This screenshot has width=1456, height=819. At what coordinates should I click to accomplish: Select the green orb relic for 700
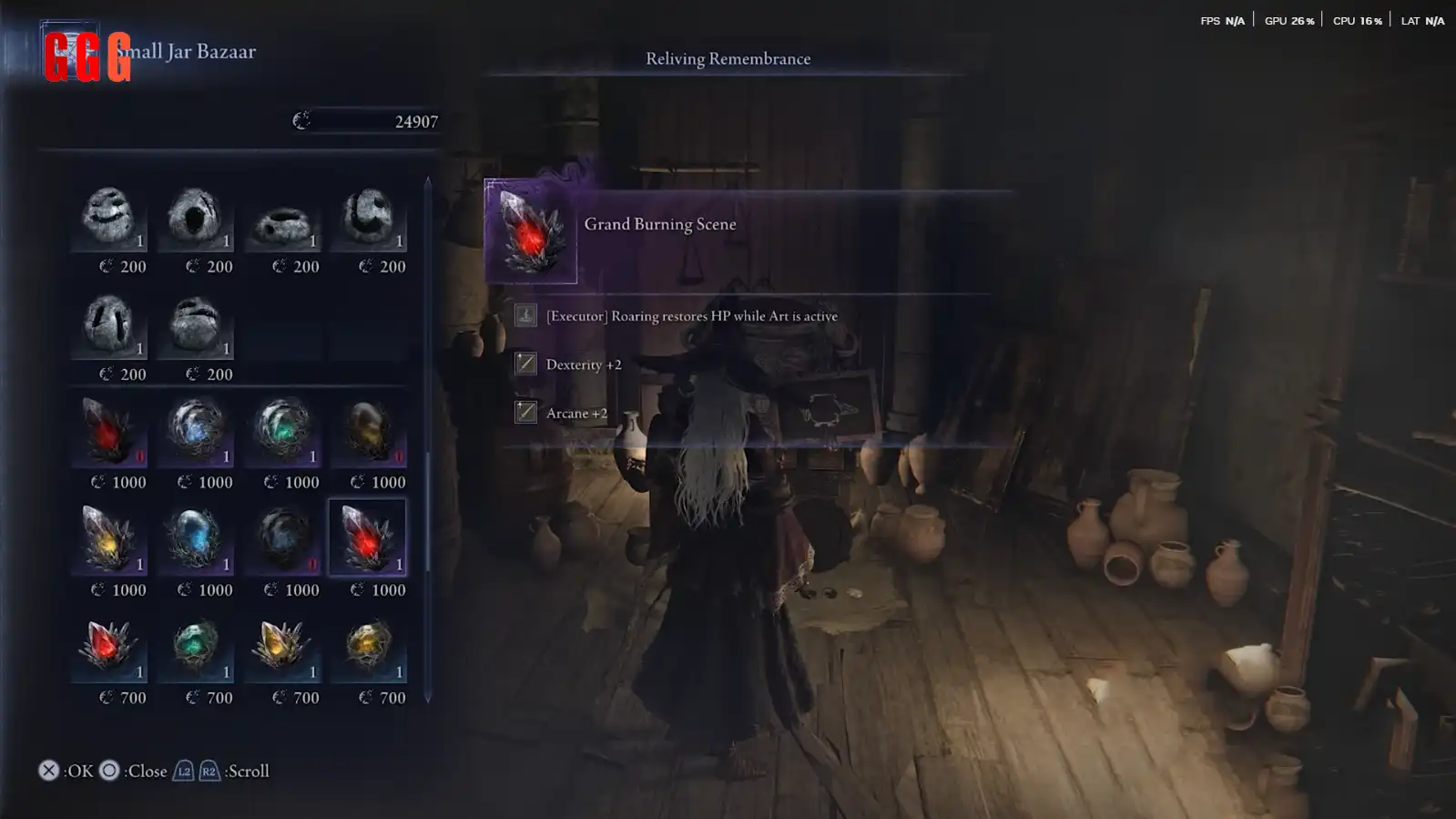tap(195, 646)
